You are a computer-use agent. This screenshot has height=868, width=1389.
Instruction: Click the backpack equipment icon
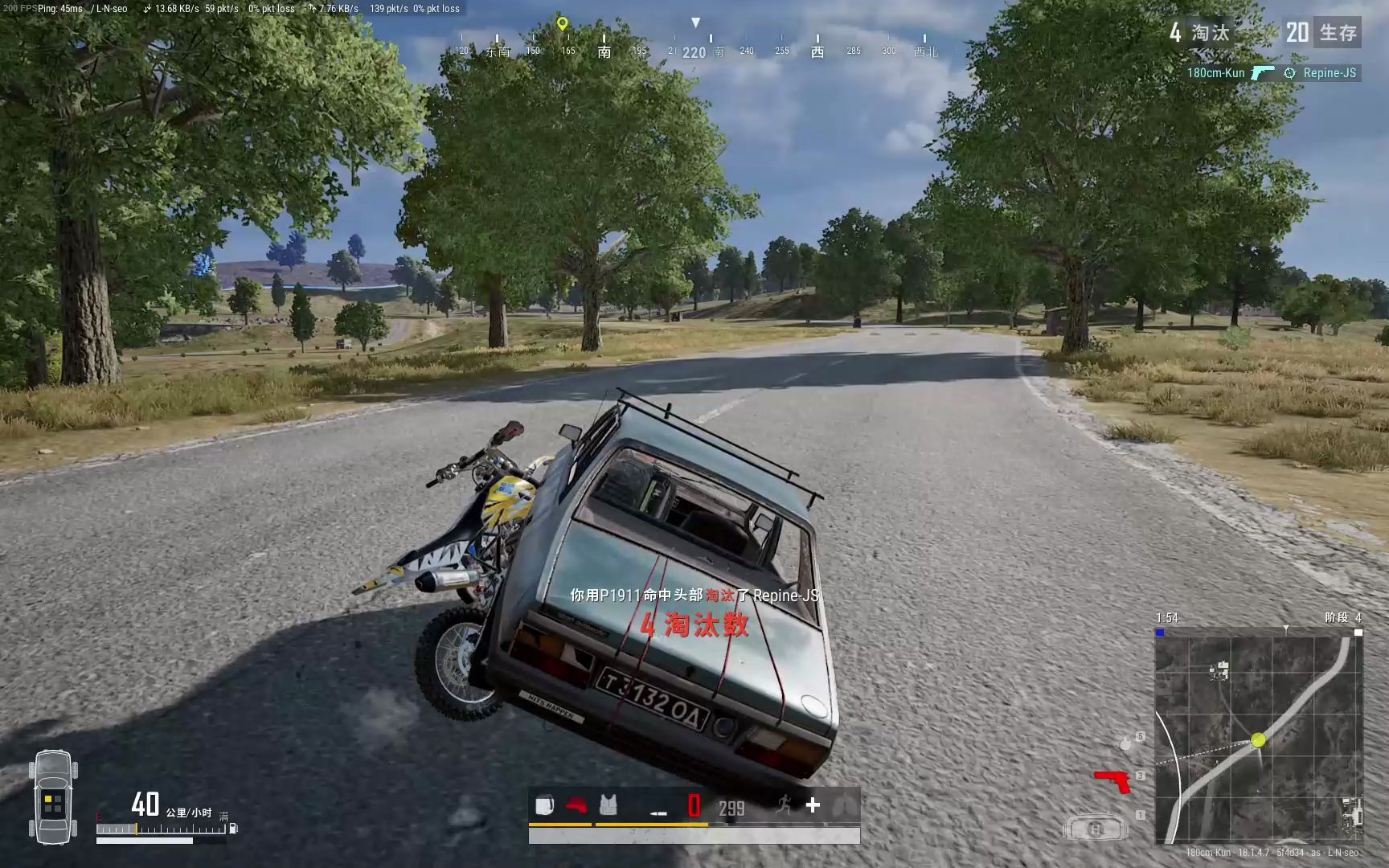(545, 805)
